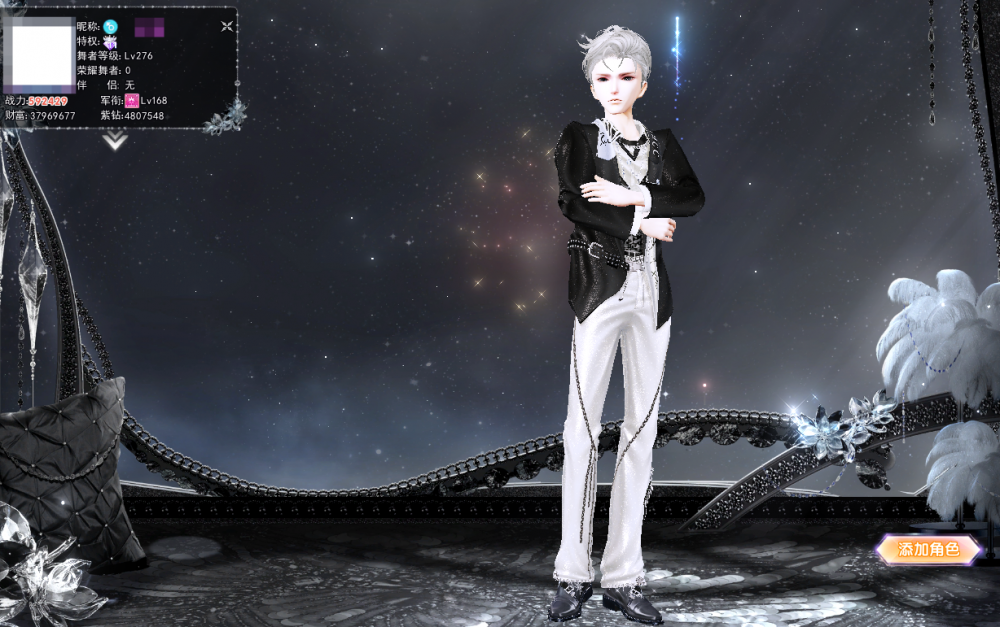Click the blue male gender icon
Screen dimensions: 1000x627
(x=110, y=26)
